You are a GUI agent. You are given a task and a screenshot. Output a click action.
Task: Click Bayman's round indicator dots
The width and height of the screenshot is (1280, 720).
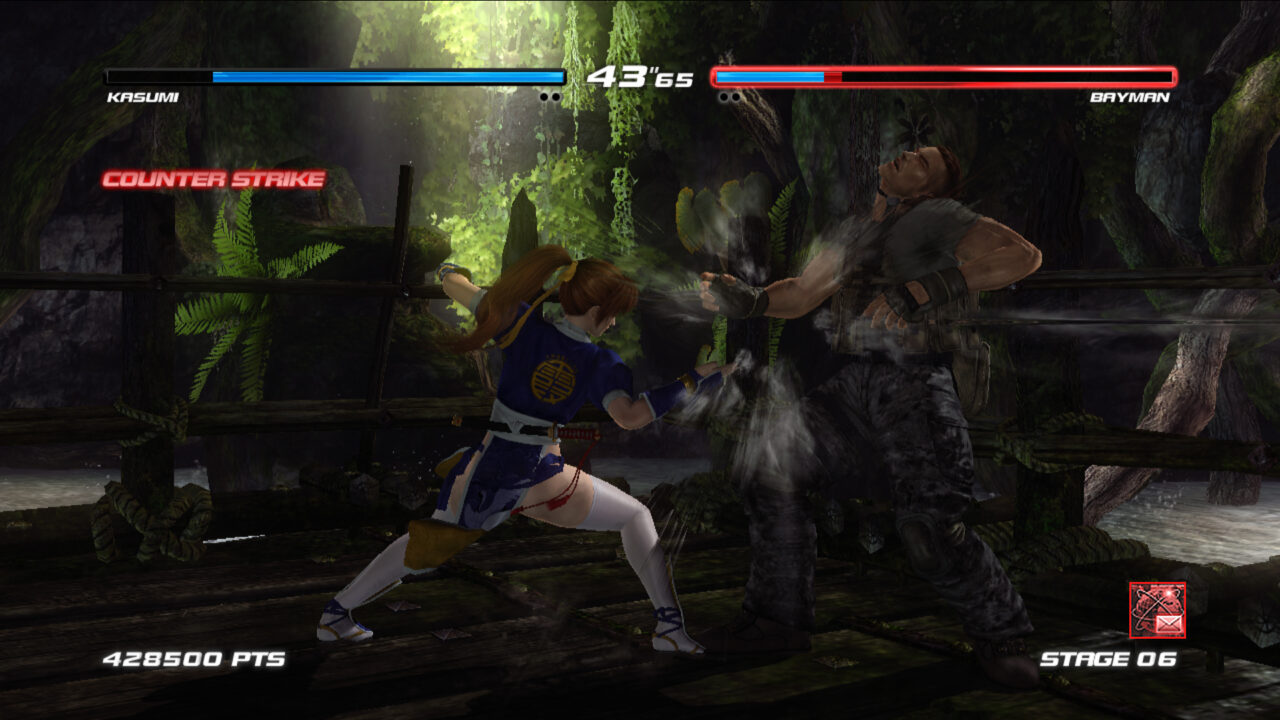[x=729, y=96]
